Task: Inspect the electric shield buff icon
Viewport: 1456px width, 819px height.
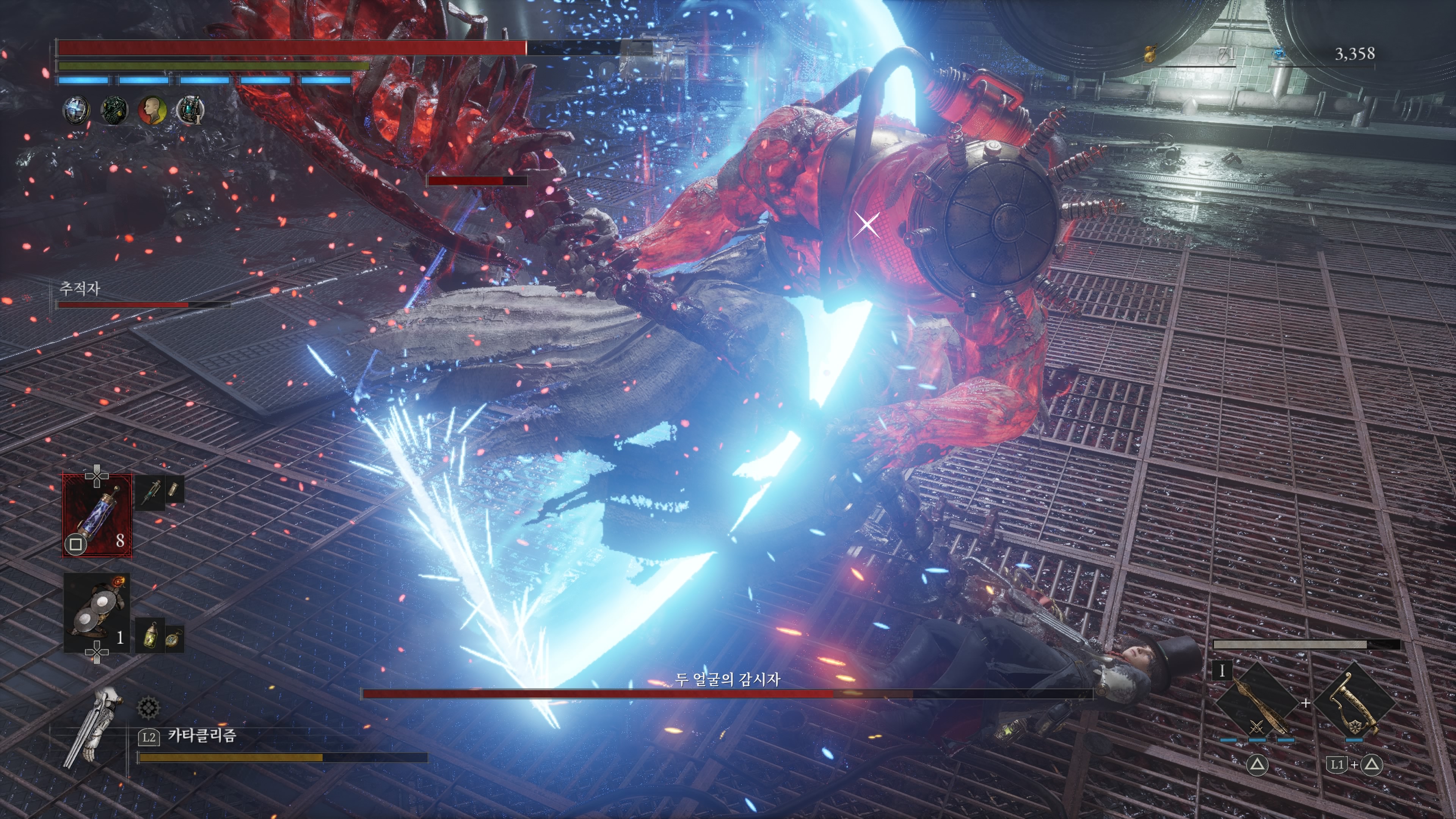Action: (x=76, y=110)
